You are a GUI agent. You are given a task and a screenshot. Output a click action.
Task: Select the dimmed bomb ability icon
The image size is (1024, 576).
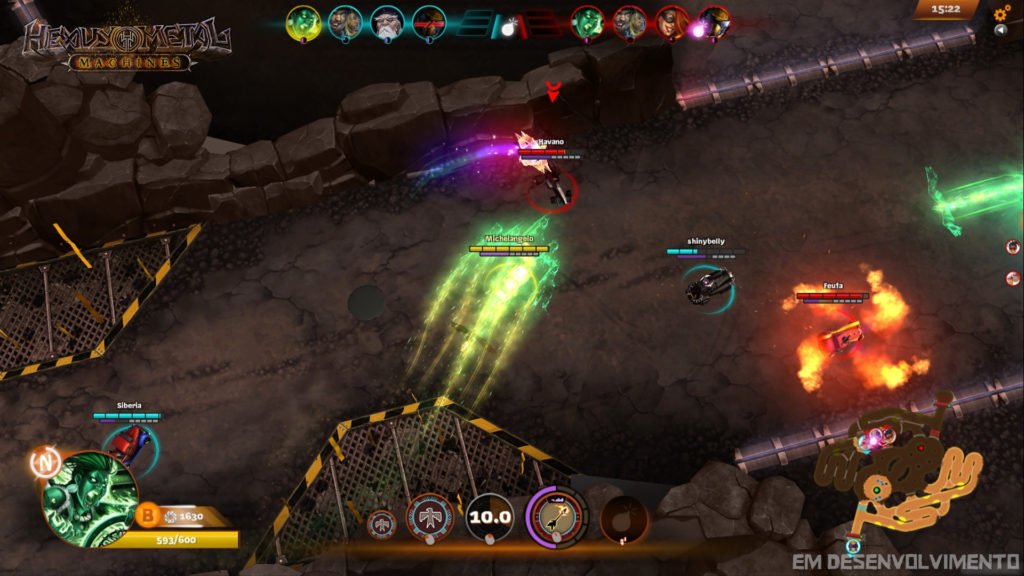coord(623,519)
